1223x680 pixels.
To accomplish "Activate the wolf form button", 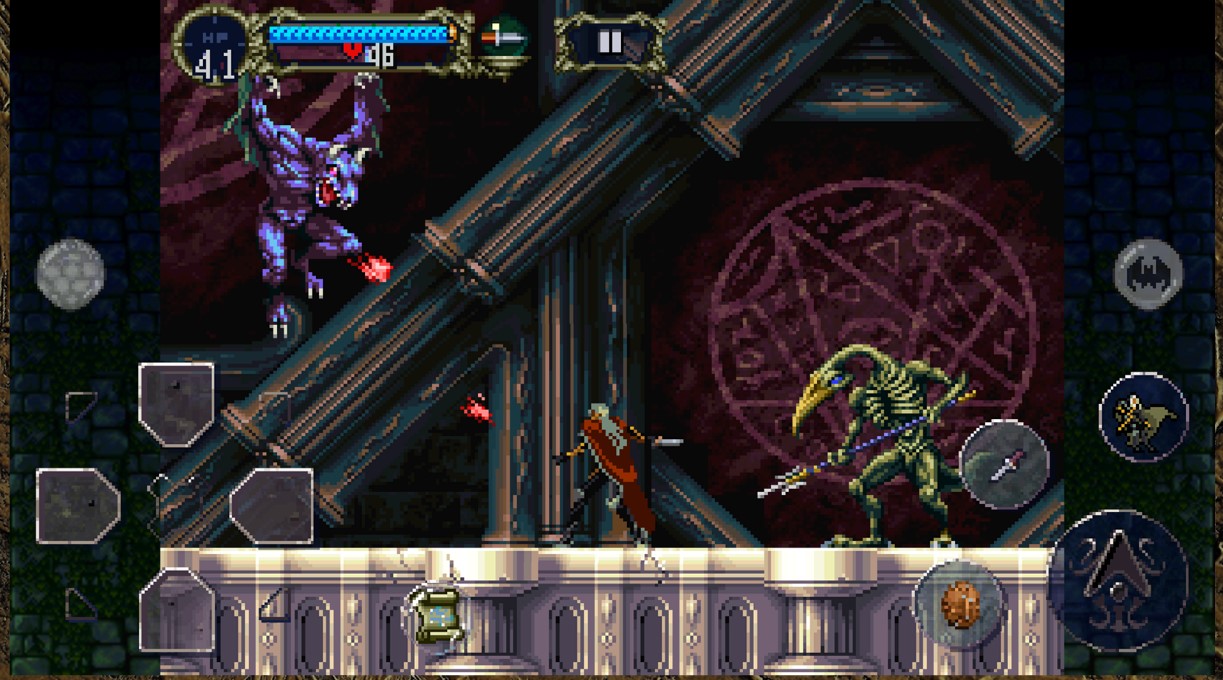I will (1144, 417).
